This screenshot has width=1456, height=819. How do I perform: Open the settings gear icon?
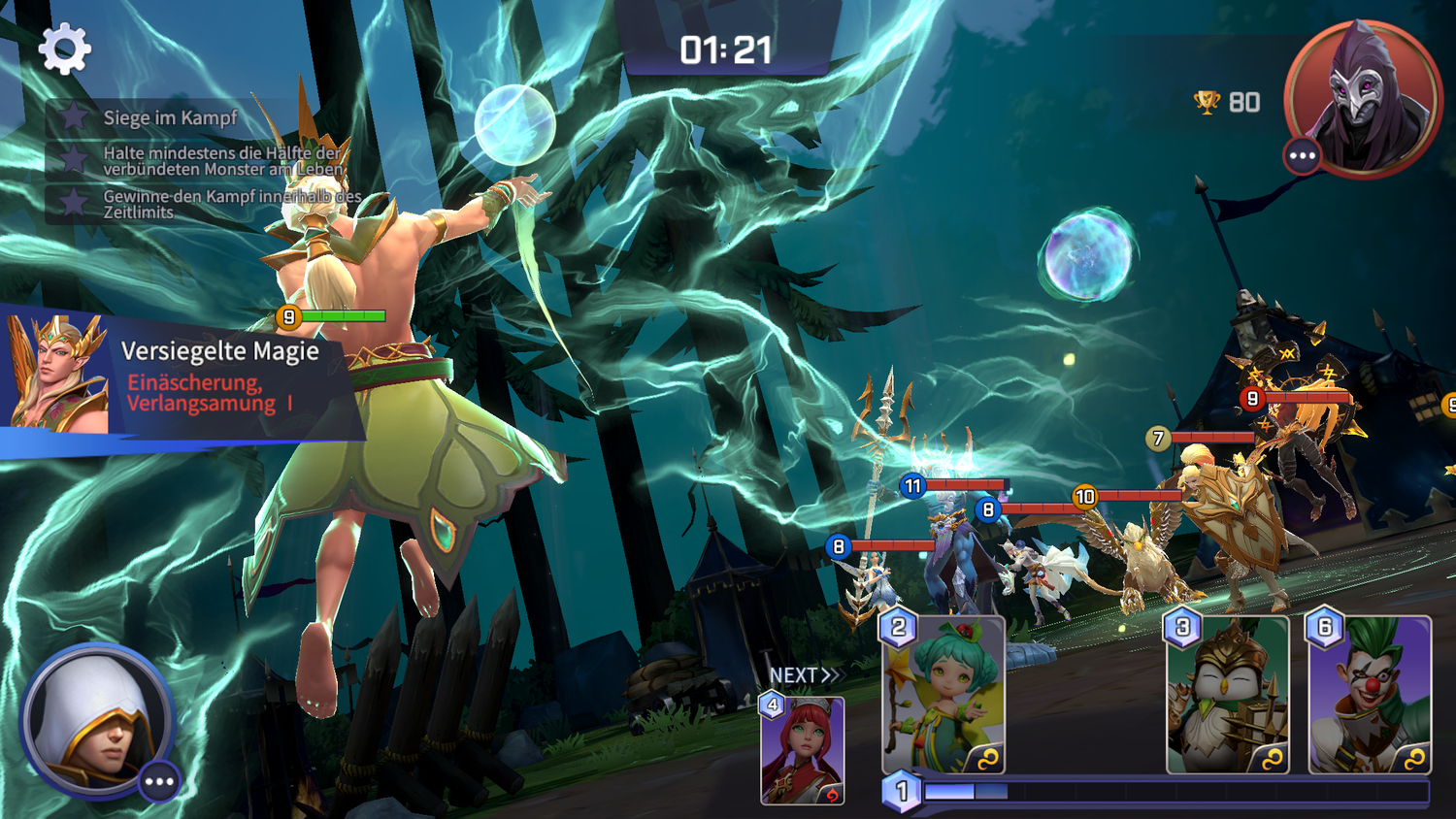coord(62,47)
